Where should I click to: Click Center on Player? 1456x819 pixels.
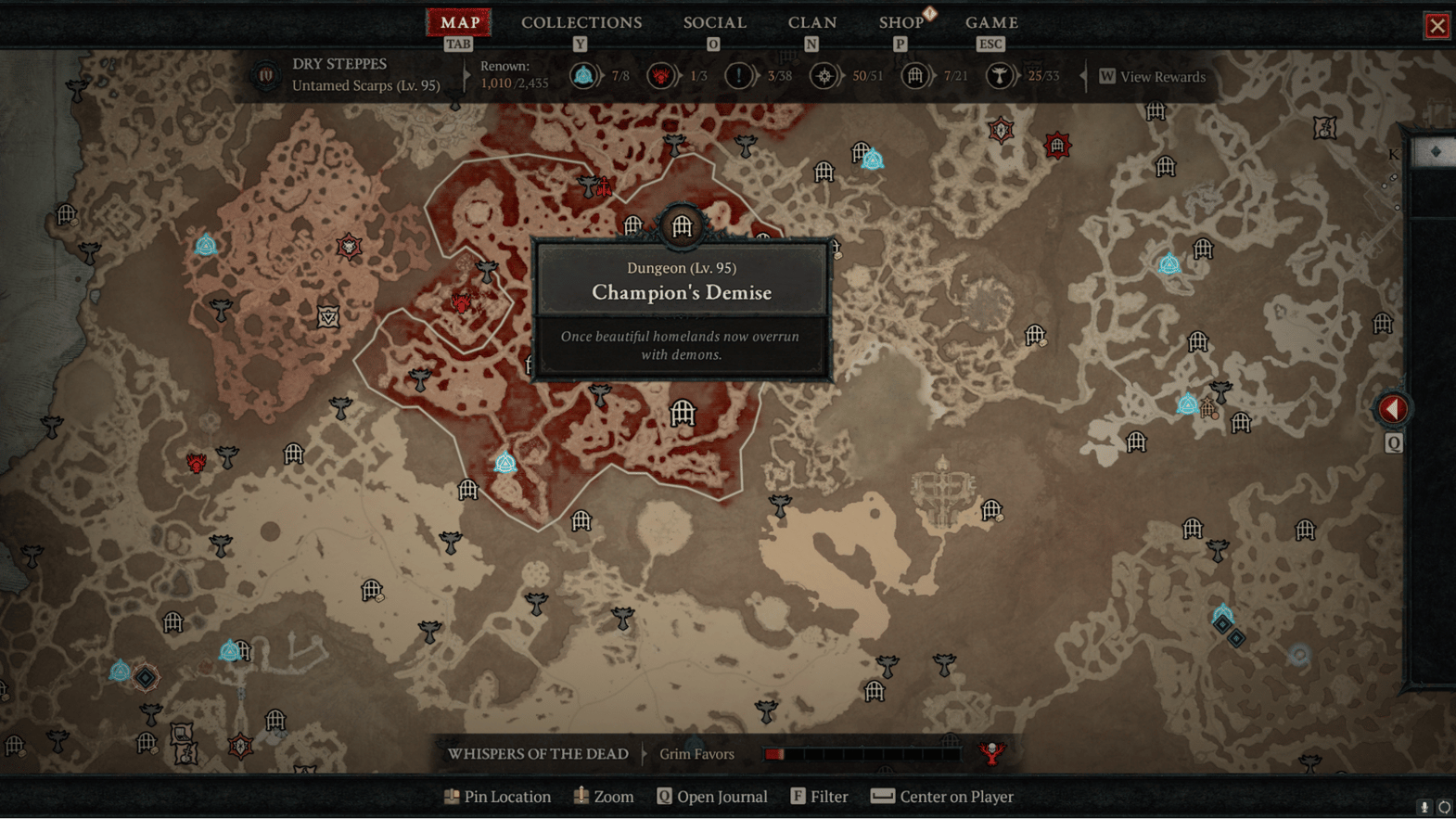941,796
